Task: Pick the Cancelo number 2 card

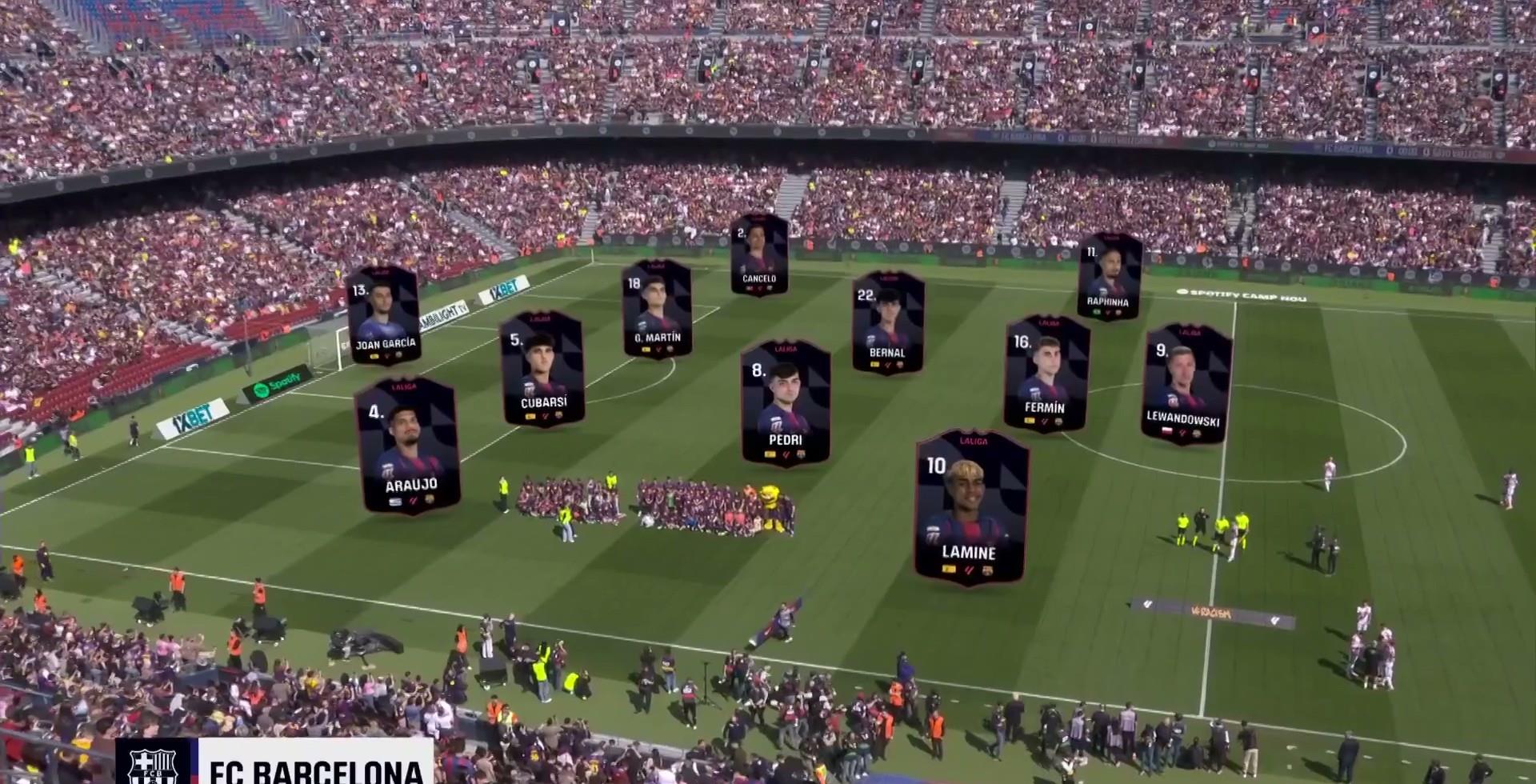Action: point(759,254)
